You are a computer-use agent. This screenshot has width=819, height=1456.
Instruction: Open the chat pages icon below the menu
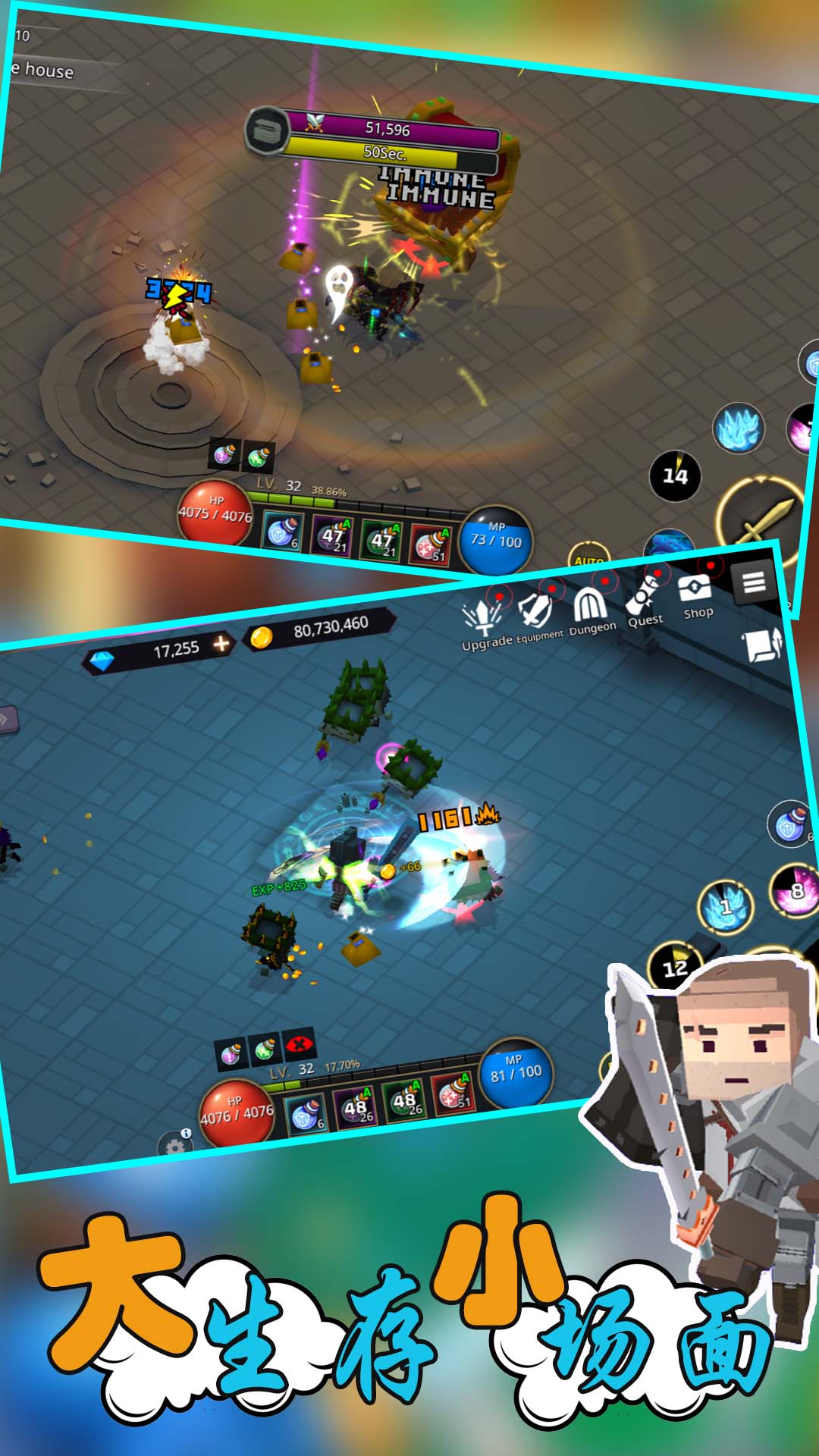pyautogui.click(x=762, y=646)
